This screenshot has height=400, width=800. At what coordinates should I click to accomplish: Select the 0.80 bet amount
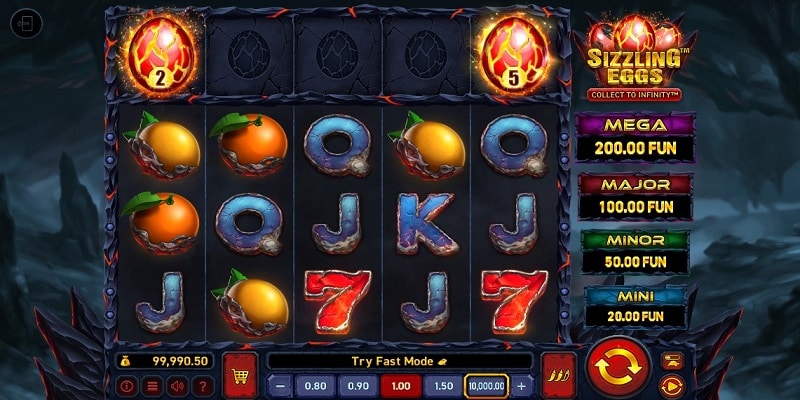click(x=315, y=386)
